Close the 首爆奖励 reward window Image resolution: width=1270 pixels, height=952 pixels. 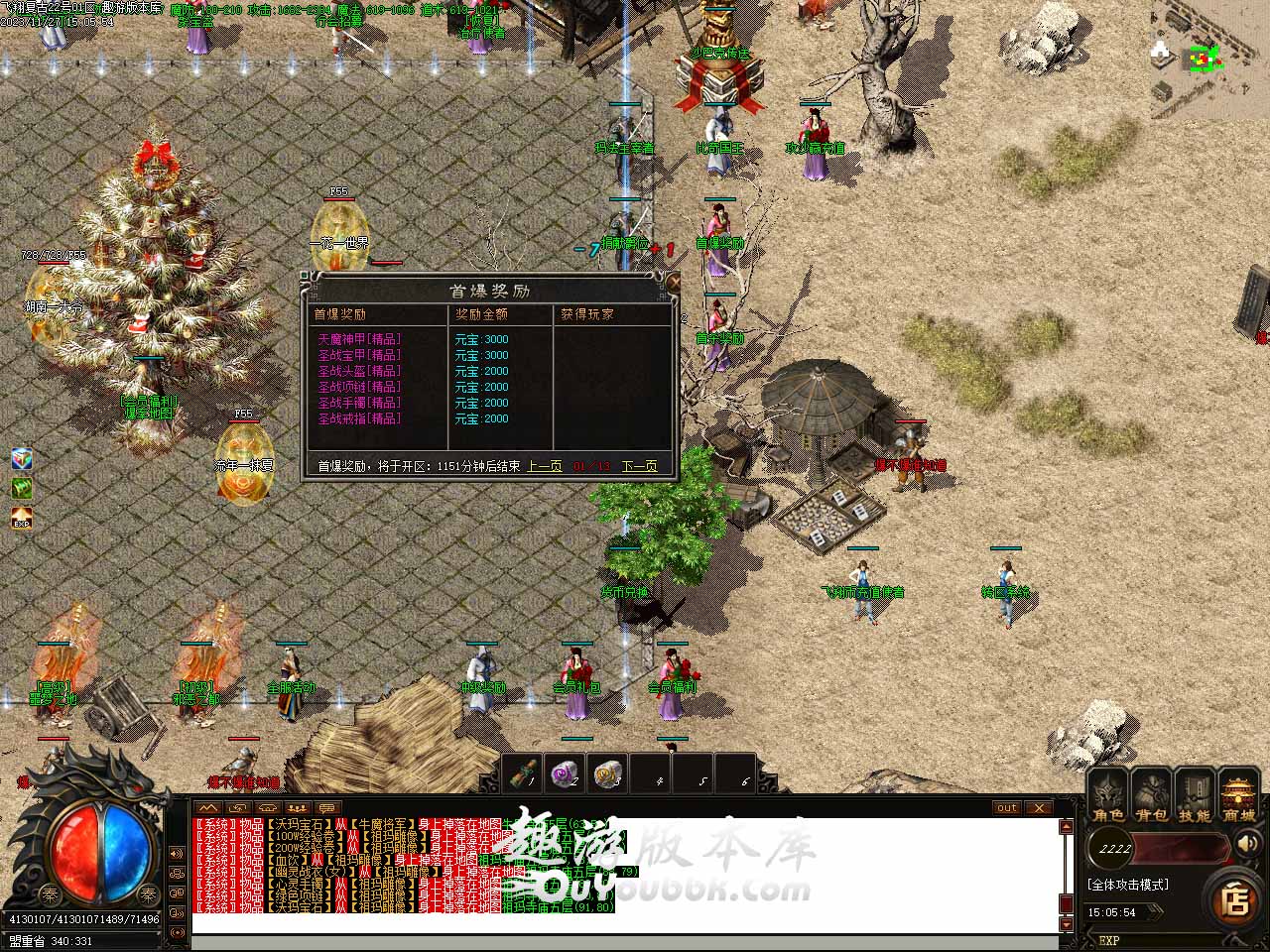tap(674, 283)
